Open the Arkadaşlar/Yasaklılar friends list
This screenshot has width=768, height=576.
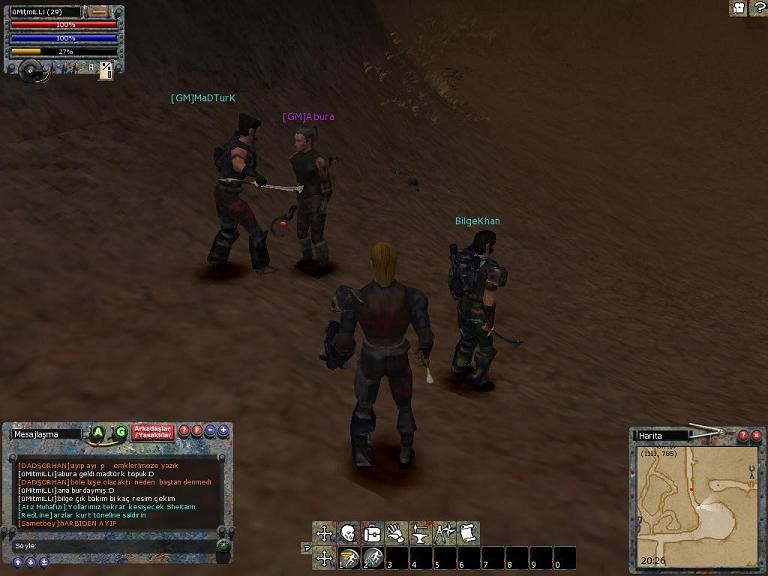153,432
